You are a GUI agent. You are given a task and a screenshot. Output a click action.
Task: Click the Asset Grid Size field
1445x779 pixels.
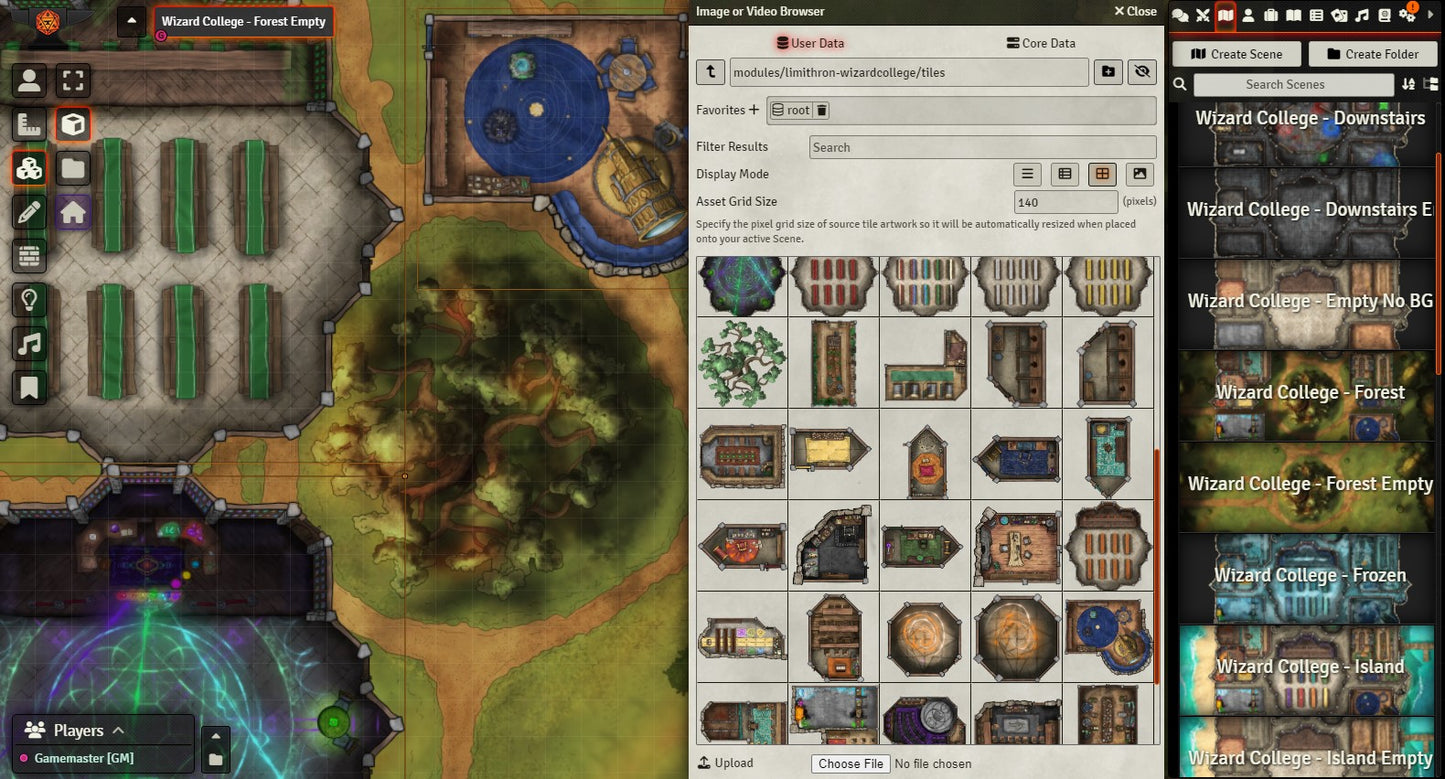pyautogui.click(x=1065, y=202)
